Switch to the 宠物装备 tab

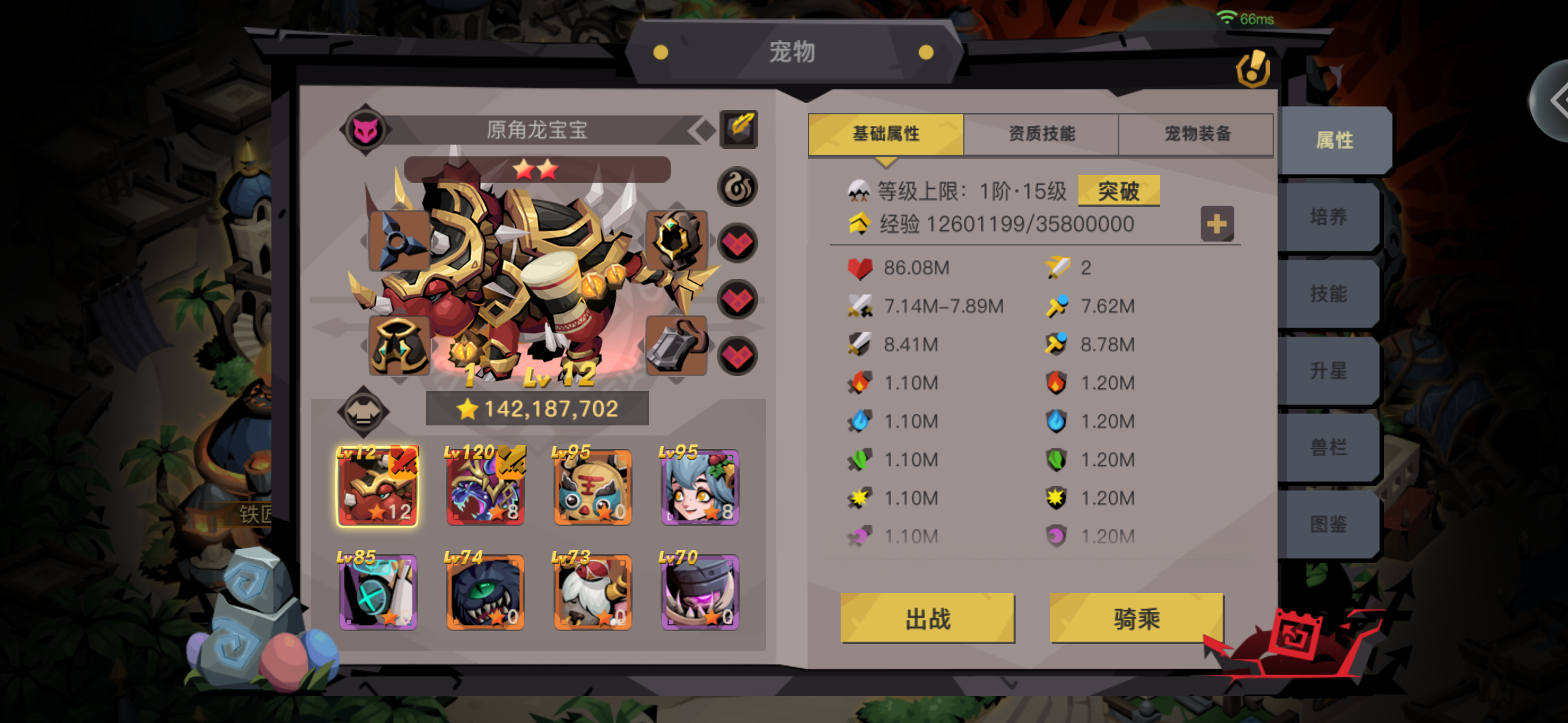(x=1195, y=134)
